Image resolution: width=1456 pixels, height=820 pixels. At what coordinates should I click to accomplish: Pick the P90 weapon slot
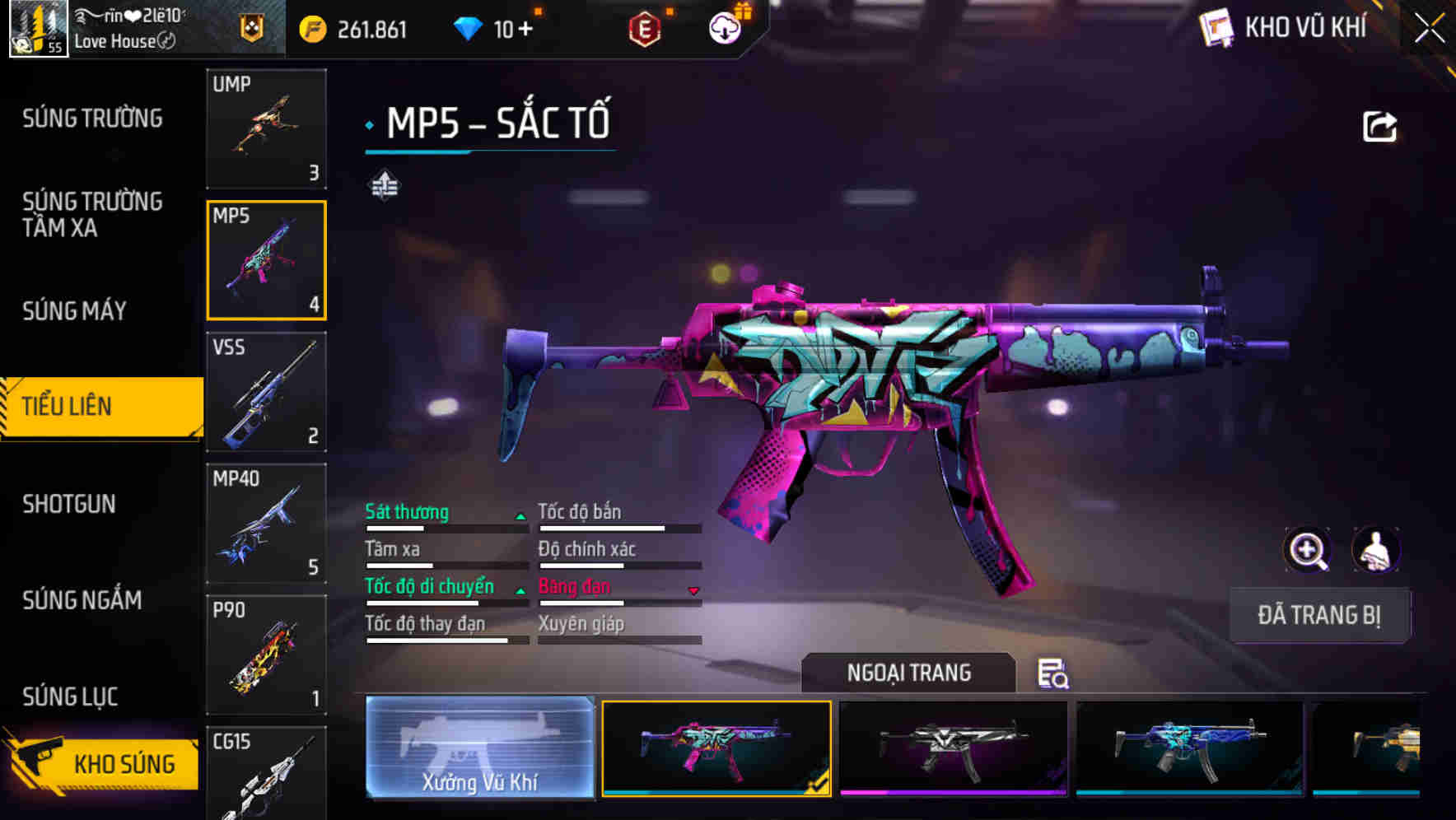click(x=266, y=655)
